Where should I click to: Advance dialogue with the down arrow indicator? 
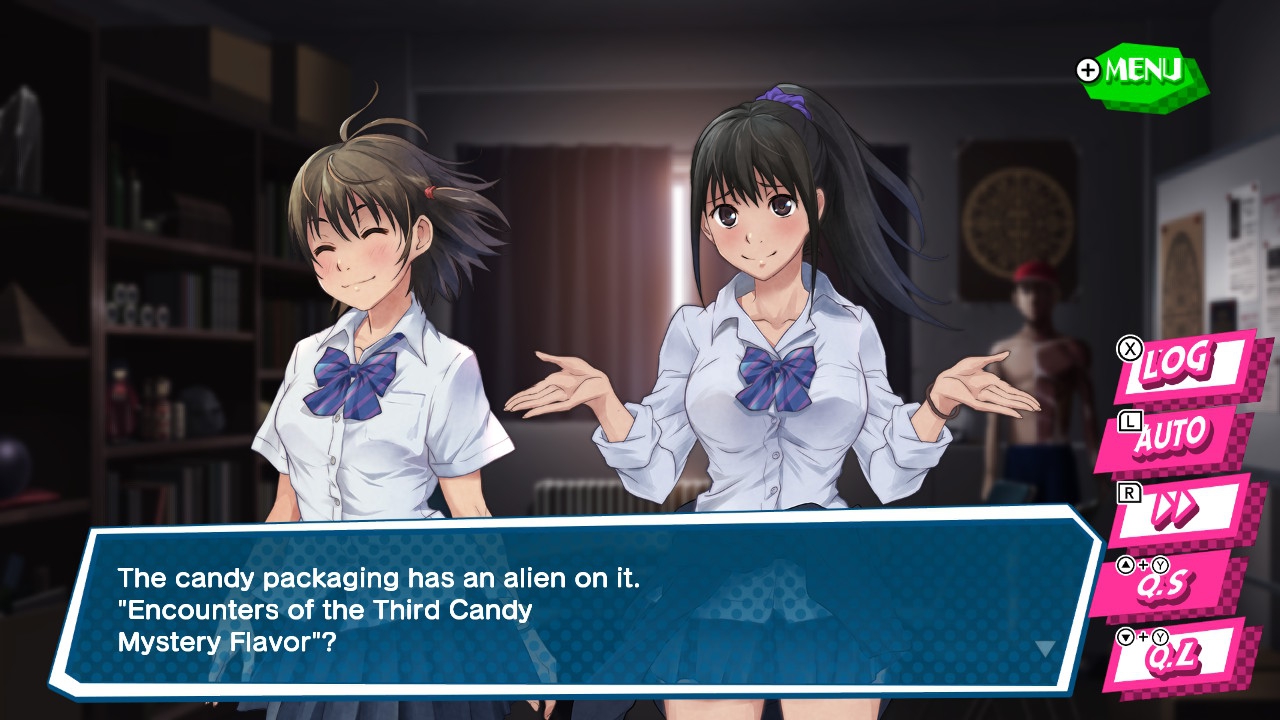coord(1045,649)
